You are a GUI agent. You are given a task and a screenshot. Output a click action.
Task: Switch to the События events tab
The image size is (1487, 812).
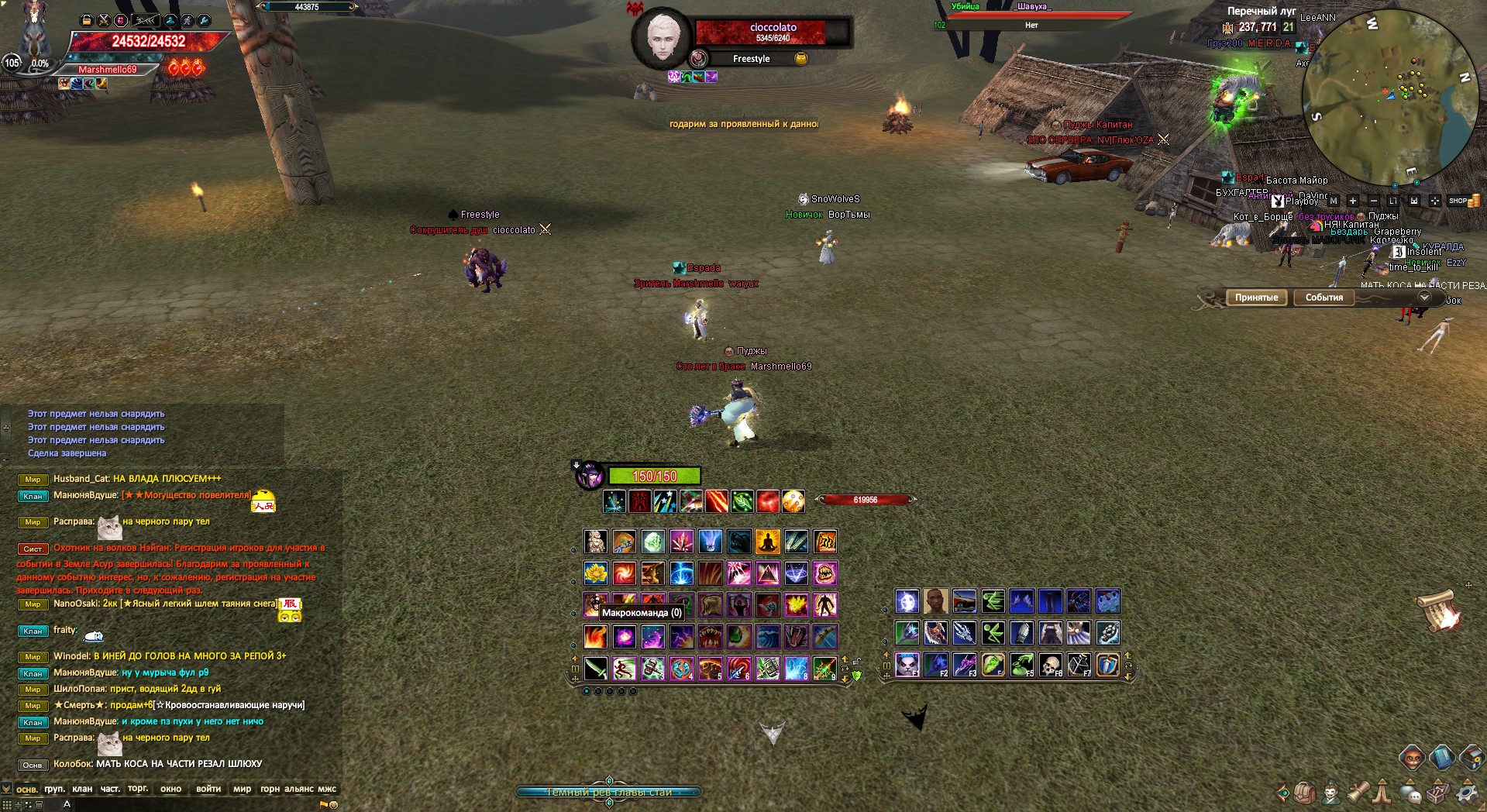pos(1323,298)
